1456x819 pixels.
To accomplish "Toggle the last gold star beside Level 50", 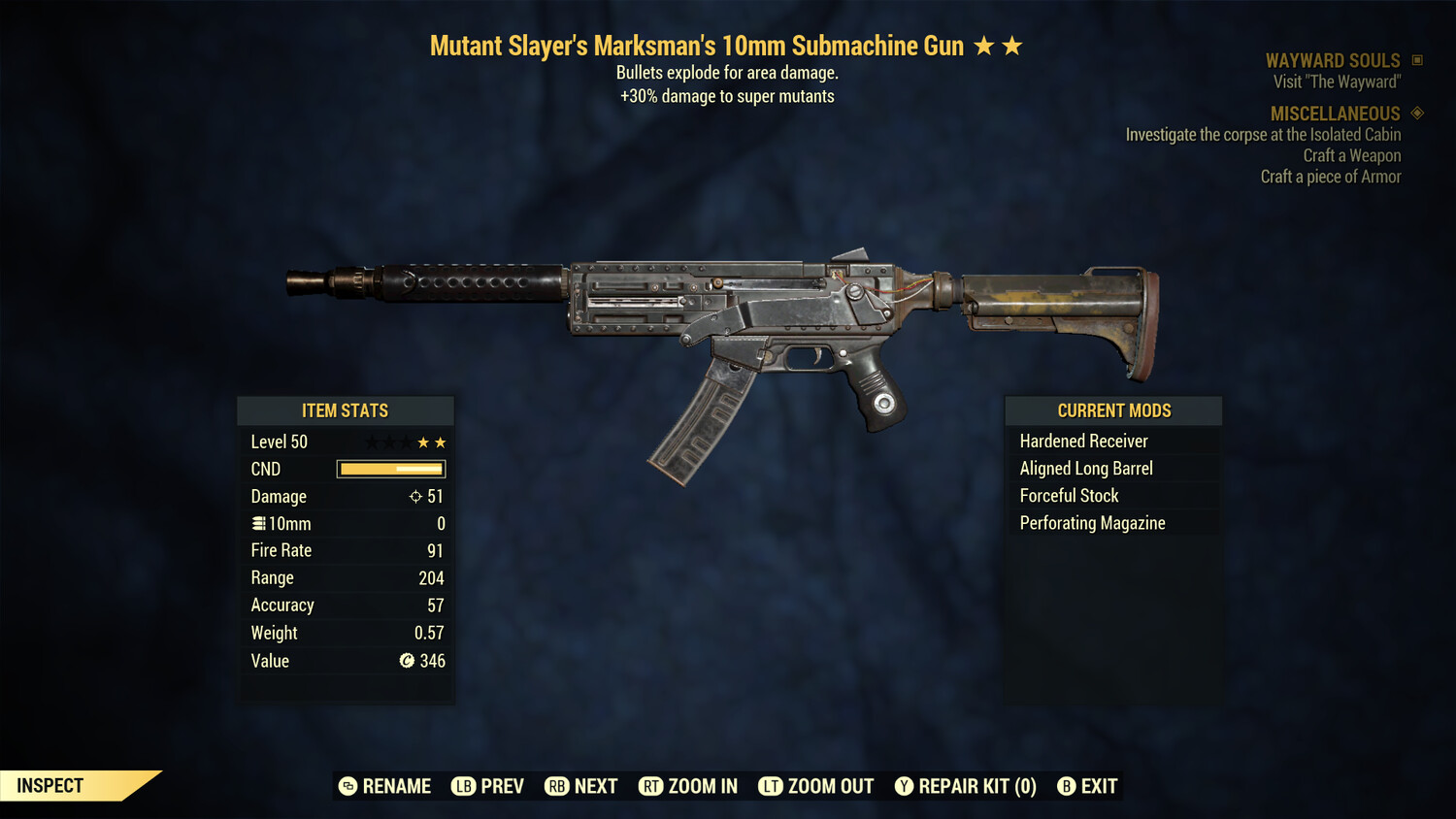I will click(x=441, y=441).
